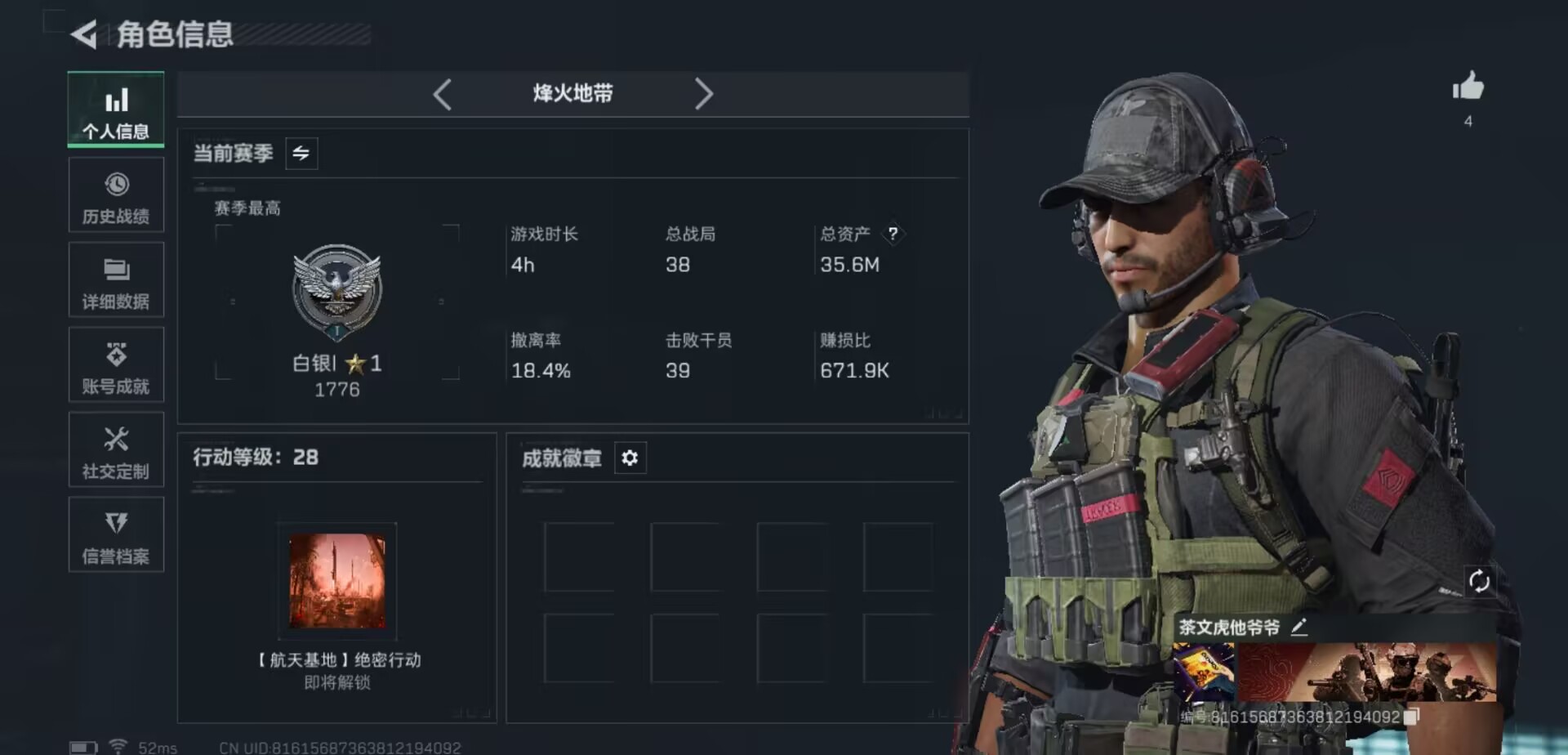Open the 航天基地 绝密行动 event thumbnail
The height and width of the screenshot is (755, 1568).
click(x=336, y=583)
